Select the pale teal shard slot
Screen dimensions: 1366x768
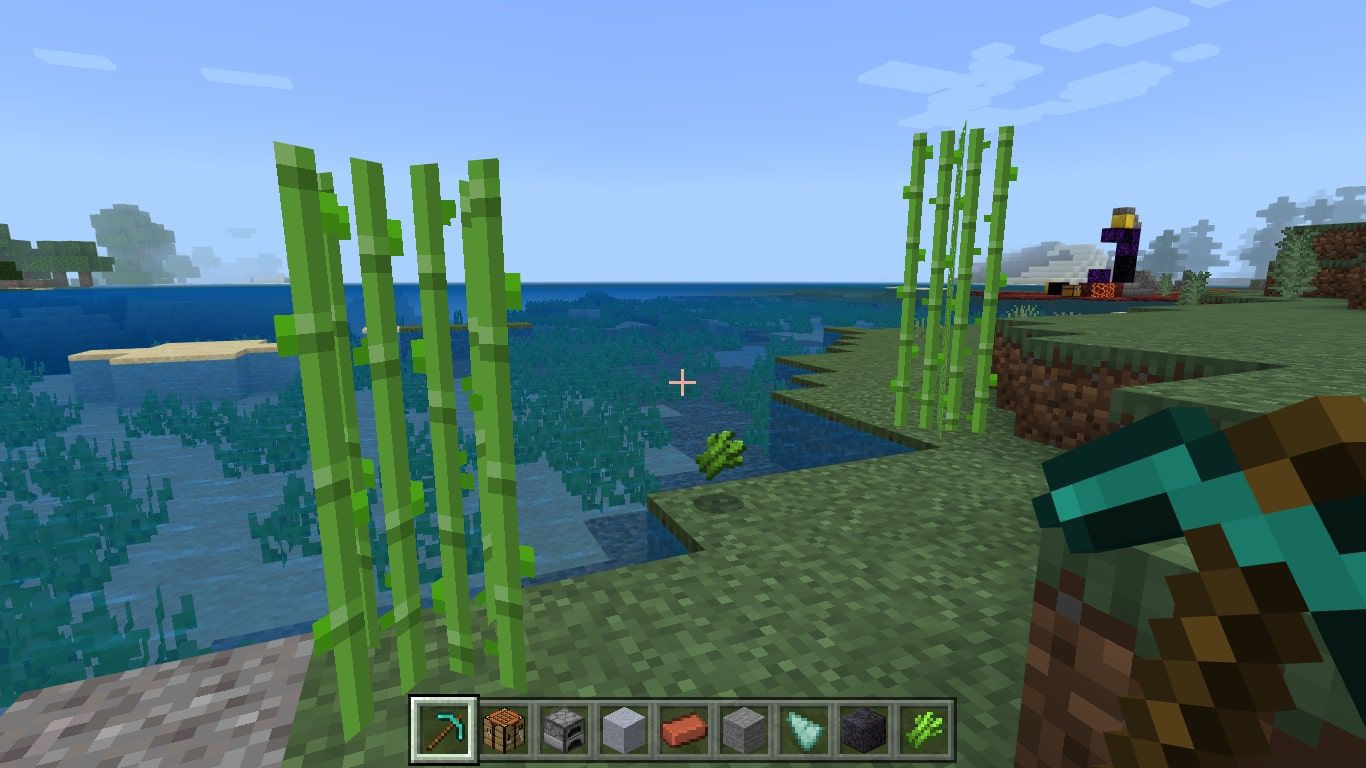[x=803, y=729]
